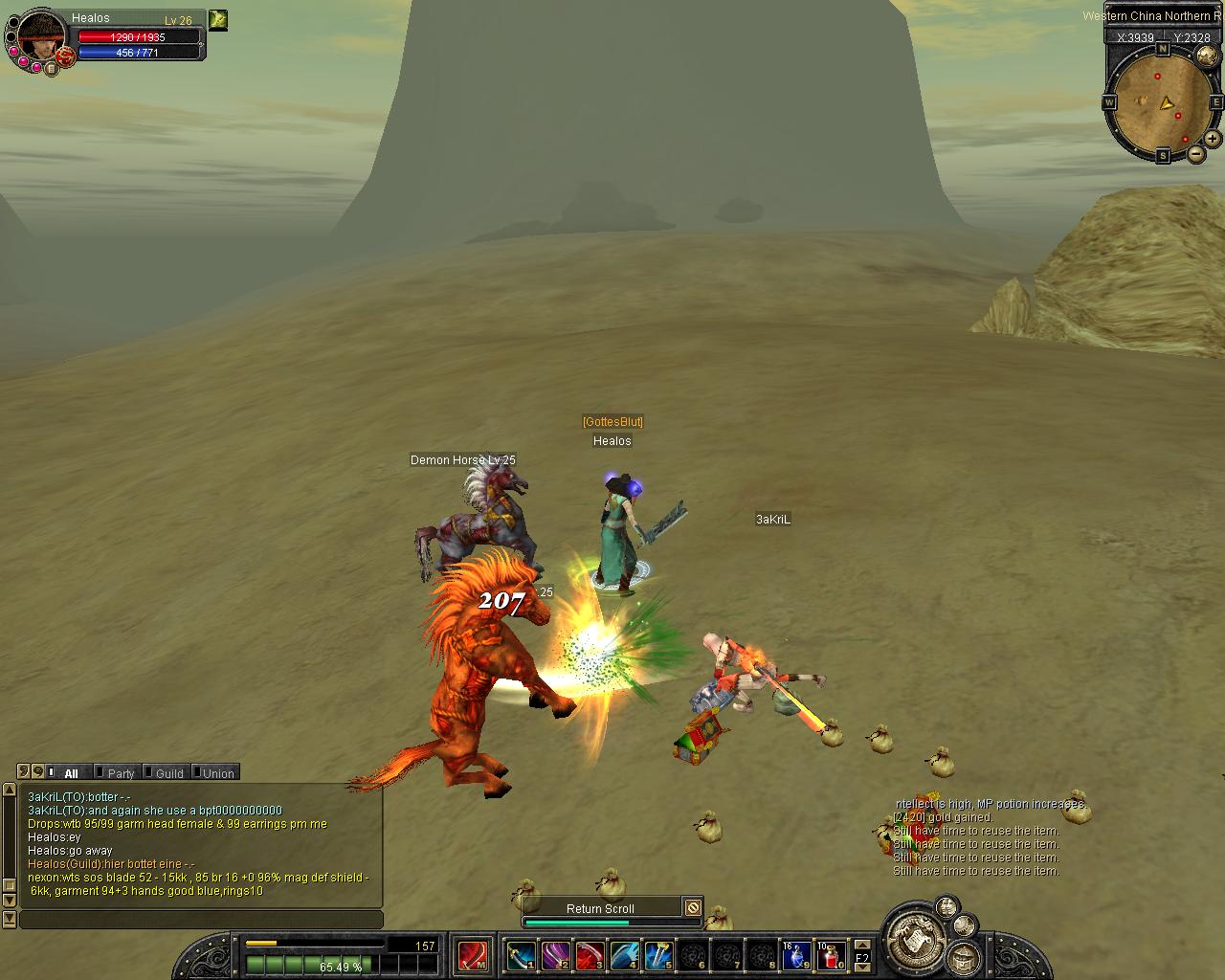Open the world map globe button
The width and height of the screenshot is (1225, 980).
pos(1207,56)
